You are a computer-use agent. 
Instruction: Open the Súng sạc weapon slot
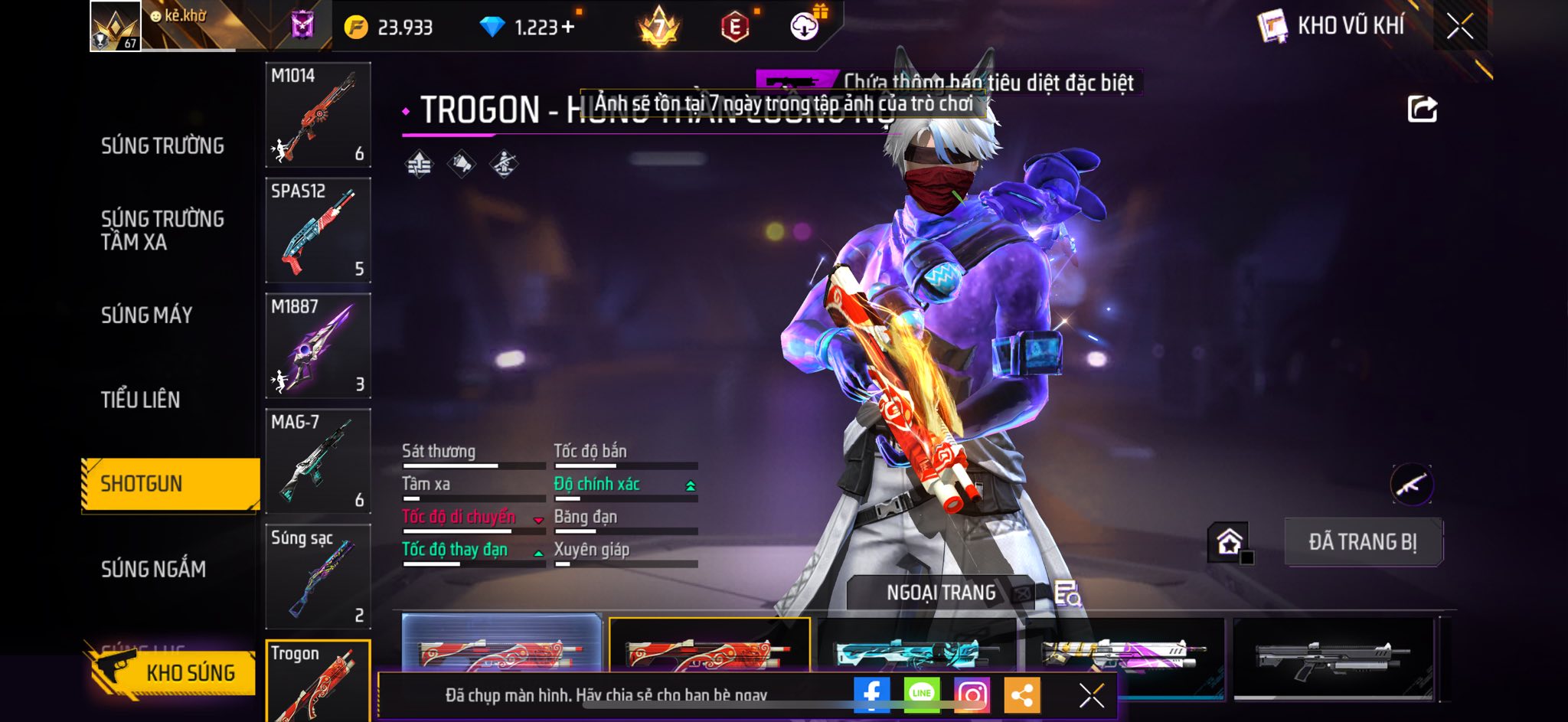point(318,577)
